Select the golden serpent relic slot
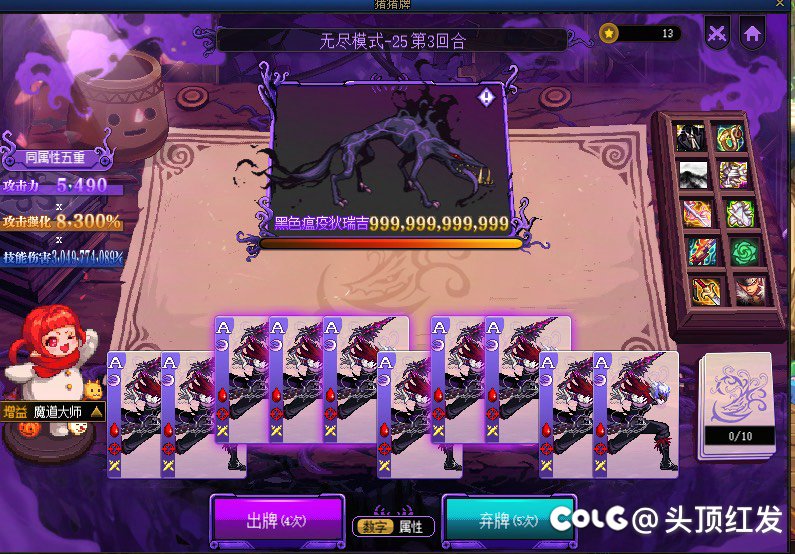795x554 pixels. pyautogui.click(x=733, y=137)
